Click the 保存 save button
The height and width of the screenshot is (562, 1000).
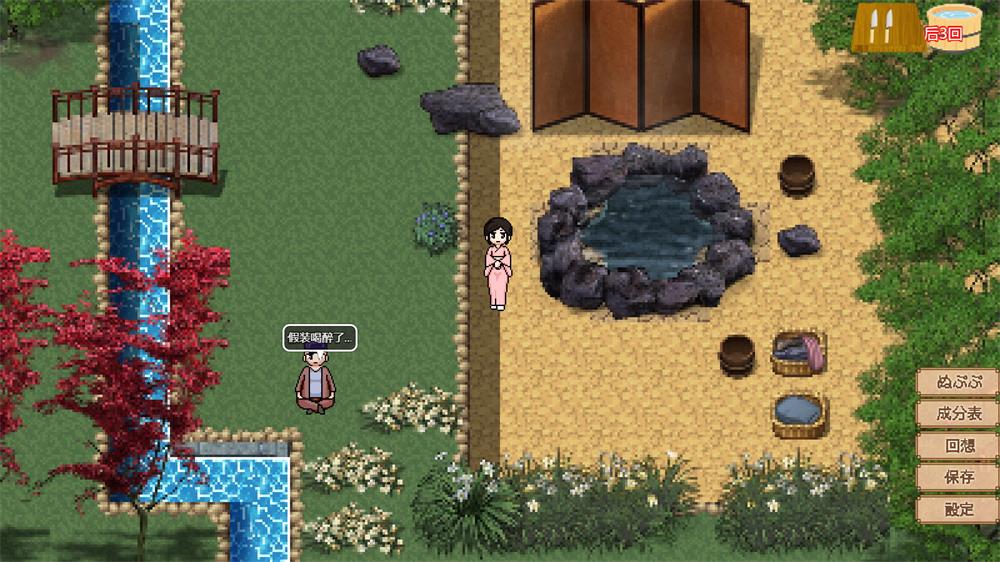(958, 477)
